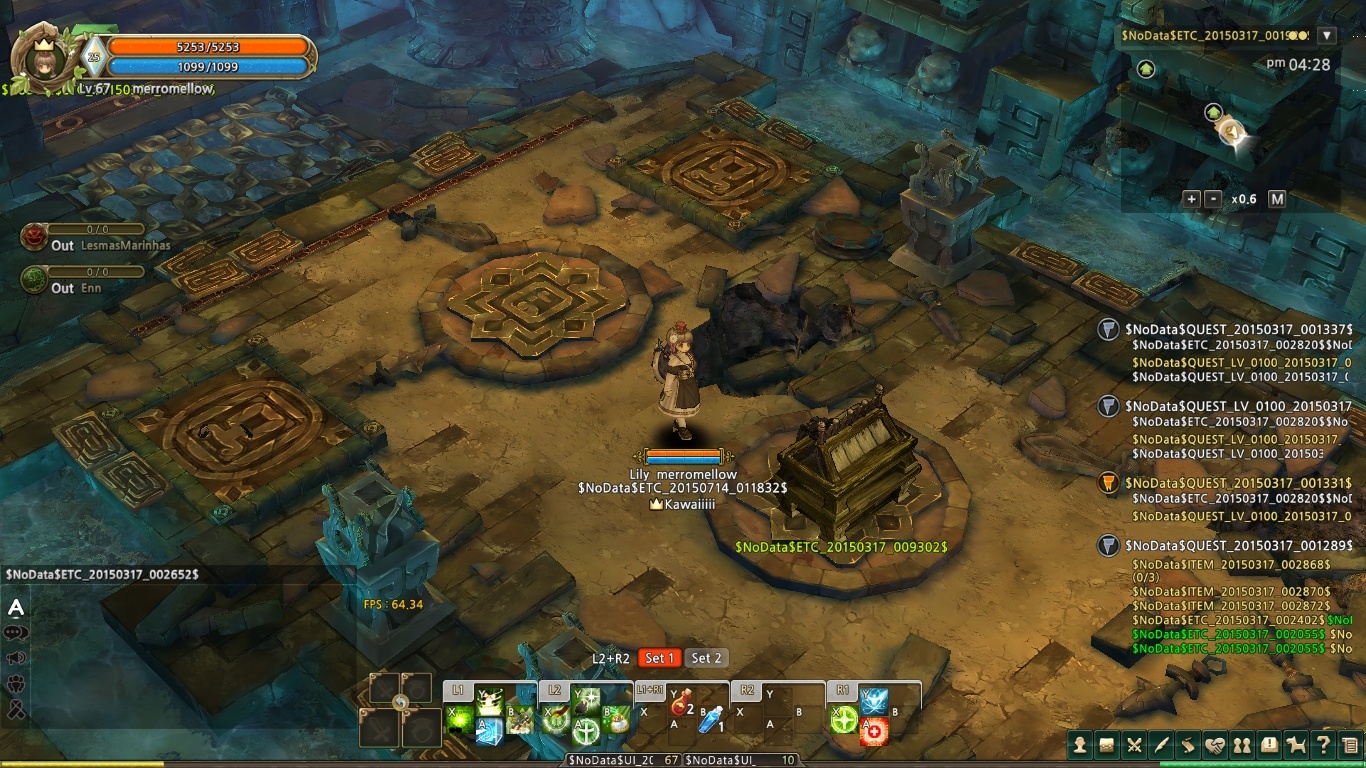This screenshot has width=1366, height=768.
Task: Zoom out the minimap with minus button
Action: 1213,199
